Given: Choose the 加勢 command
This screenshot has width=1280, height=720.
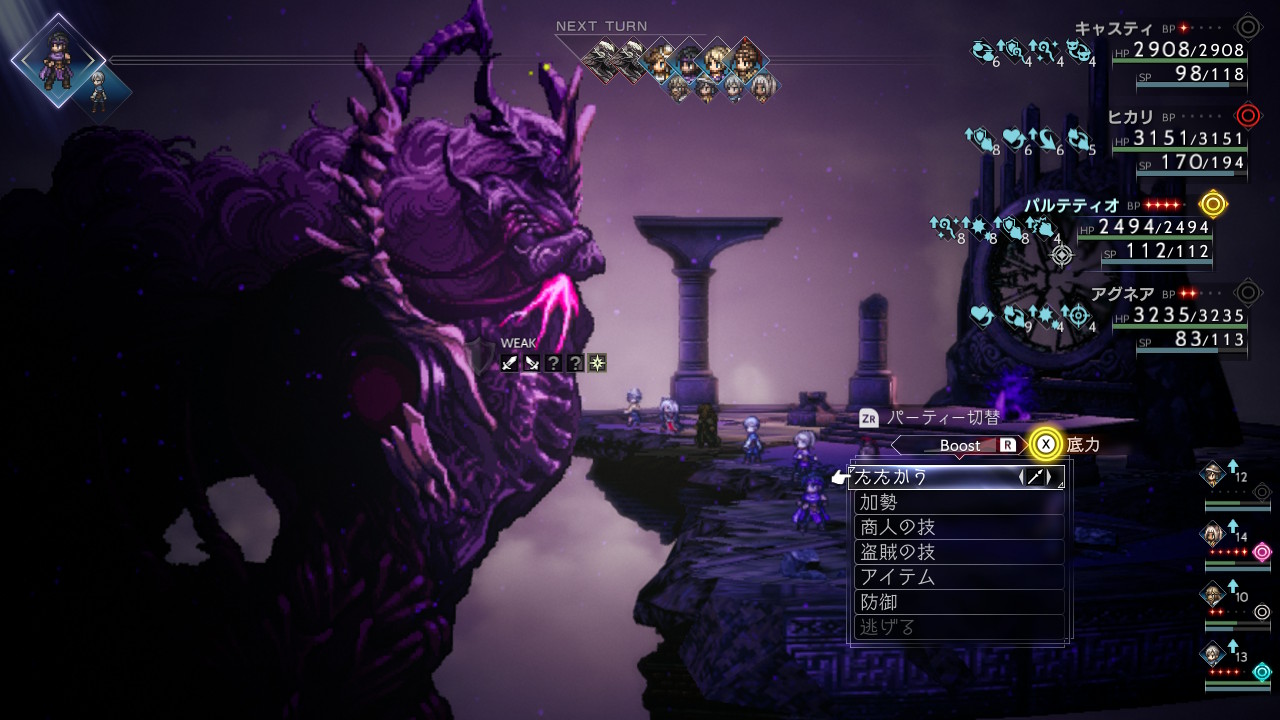Looking at the screenshot, I should (958, 502).
